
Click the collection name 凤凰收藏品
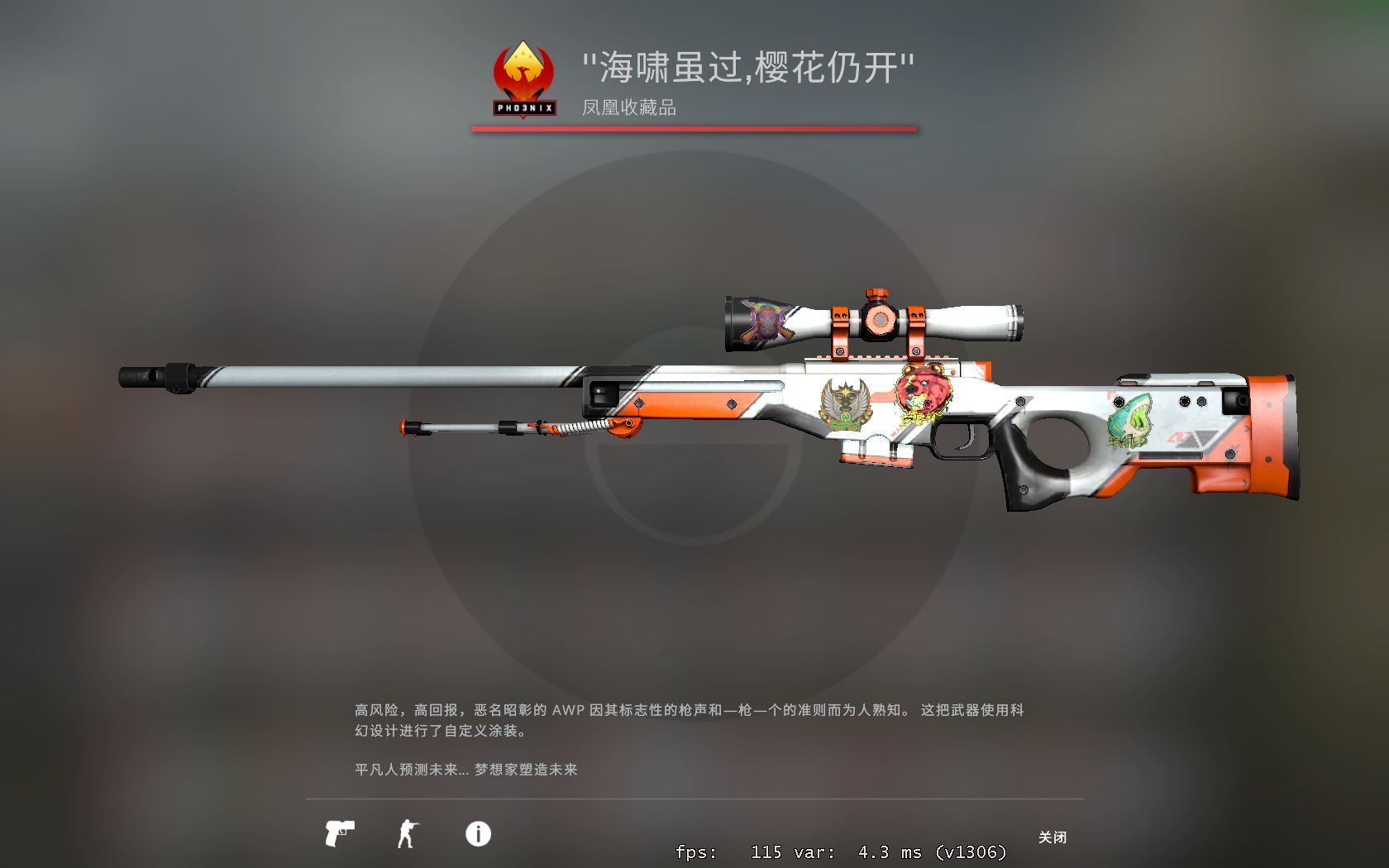coord(627,107)
